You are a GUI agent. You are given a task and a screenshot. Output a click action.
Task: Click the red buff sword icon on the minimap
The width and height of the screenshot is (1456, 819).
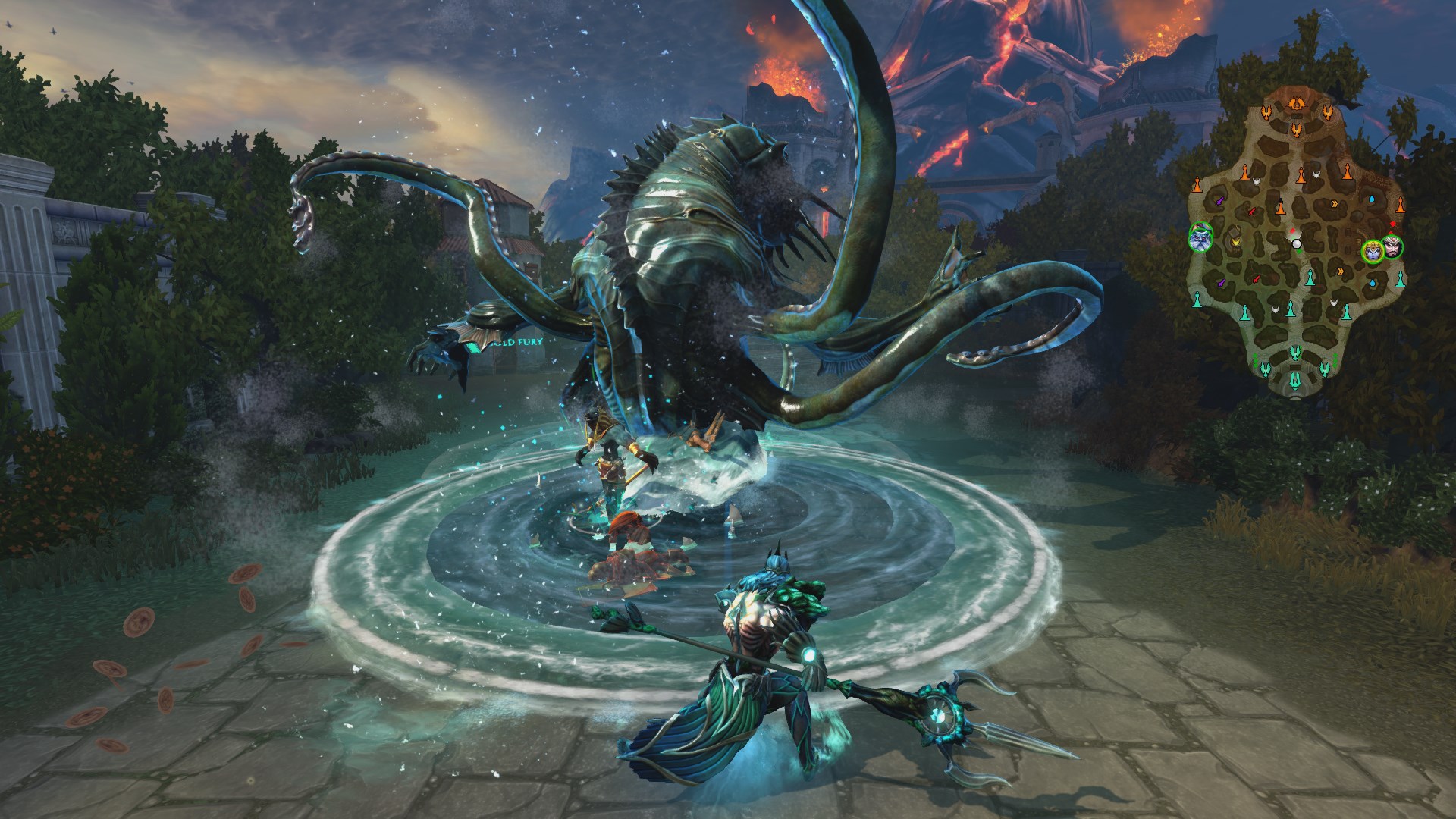click(1251, 212)
